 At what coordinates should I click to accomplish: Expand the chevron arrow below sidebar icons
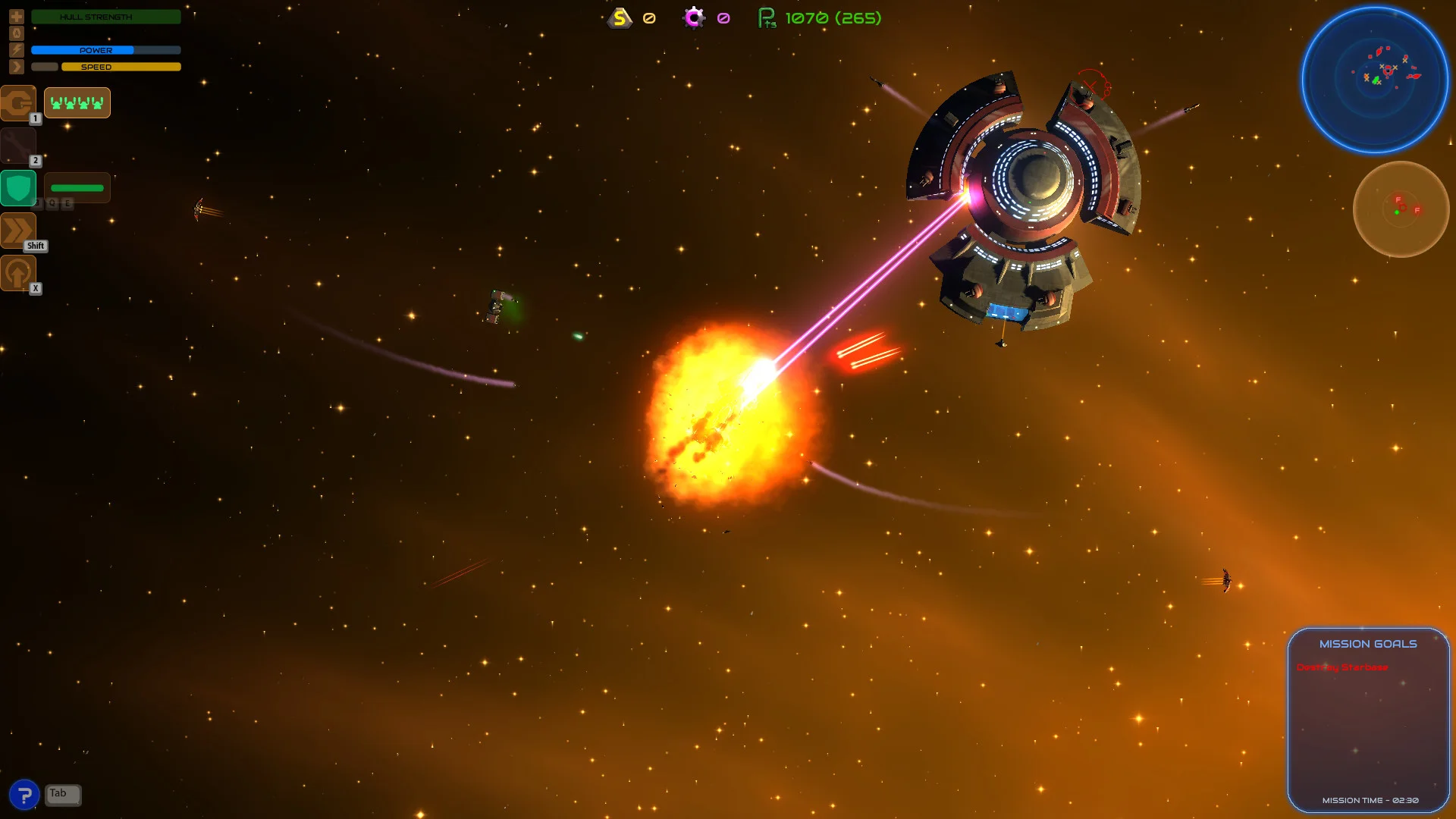pos(17,66)
